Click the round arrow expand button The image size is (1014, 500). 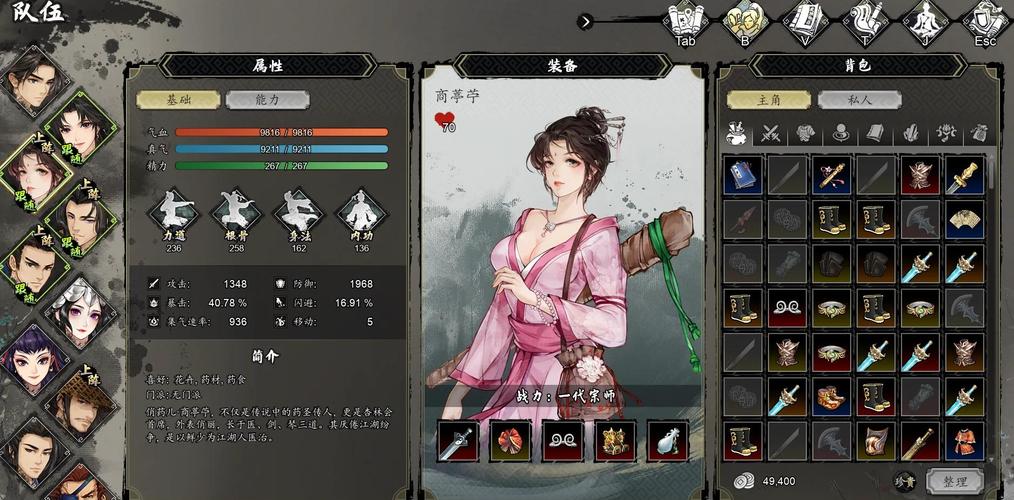click(585, 21)
